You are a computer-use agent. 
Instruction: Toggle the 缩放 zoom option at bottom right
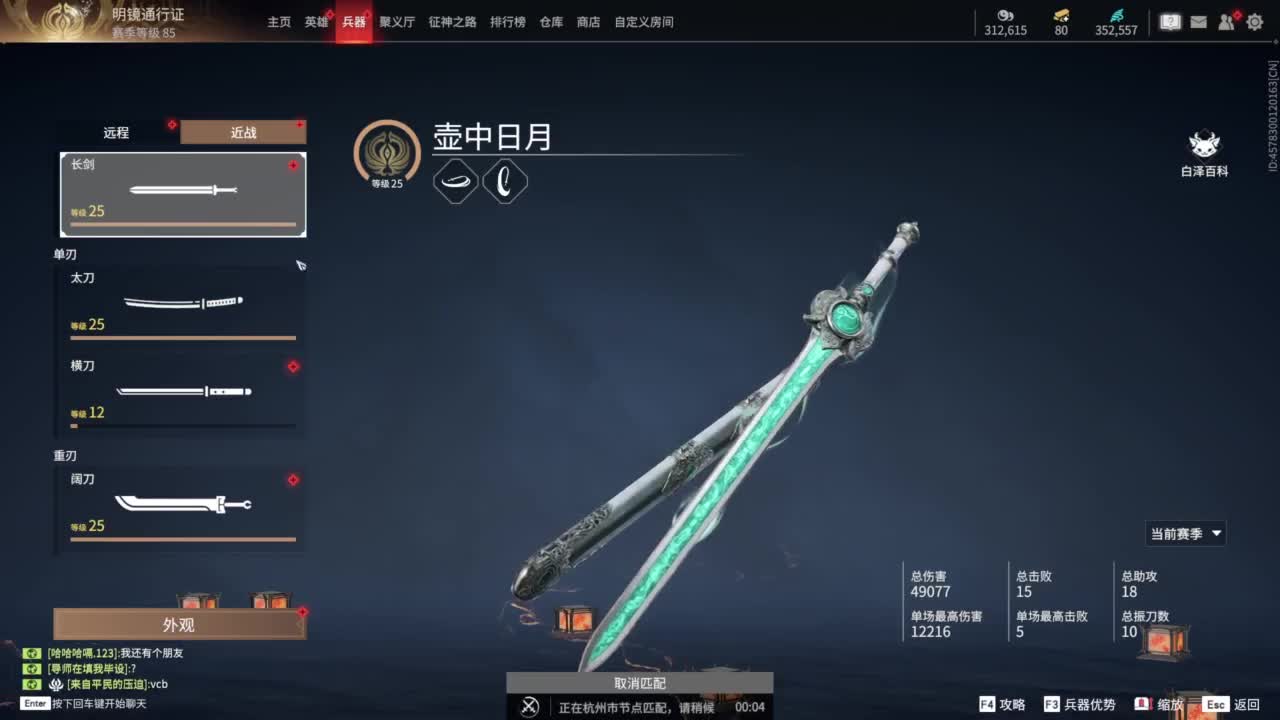point(1171,704)
